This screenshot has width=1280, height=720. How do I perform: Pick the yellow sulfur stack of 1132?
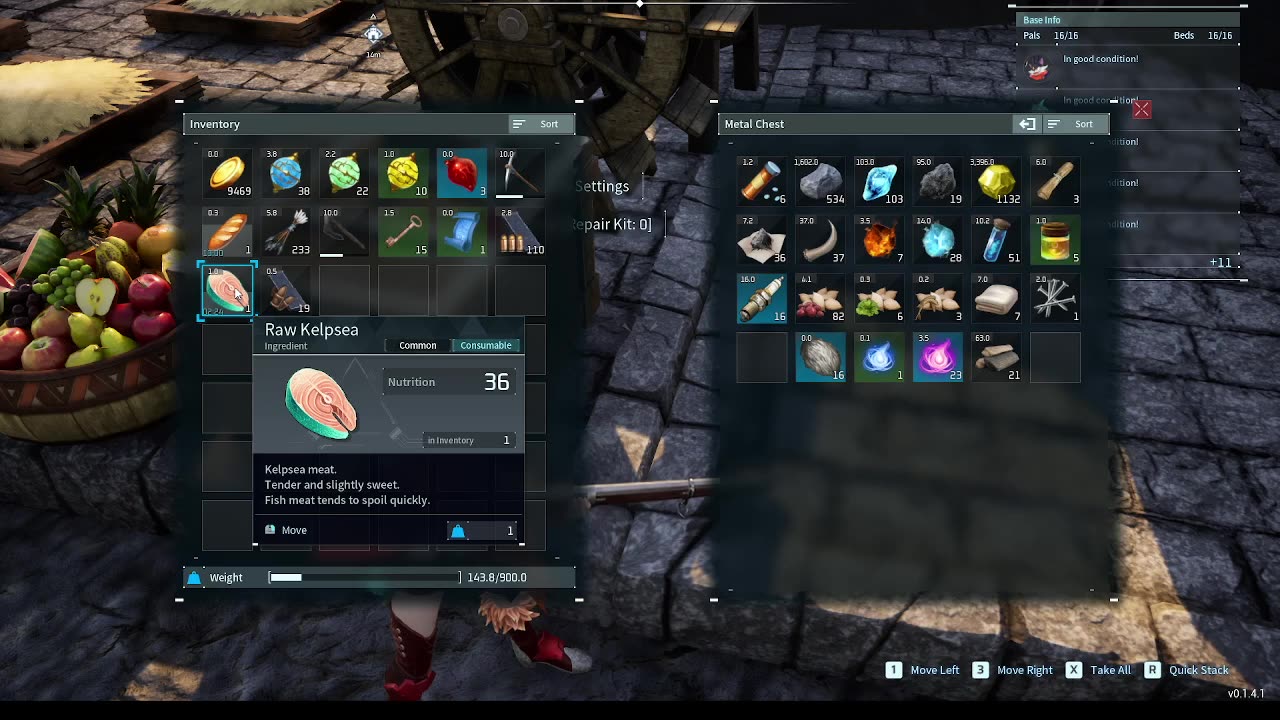[x=997, y=182]
